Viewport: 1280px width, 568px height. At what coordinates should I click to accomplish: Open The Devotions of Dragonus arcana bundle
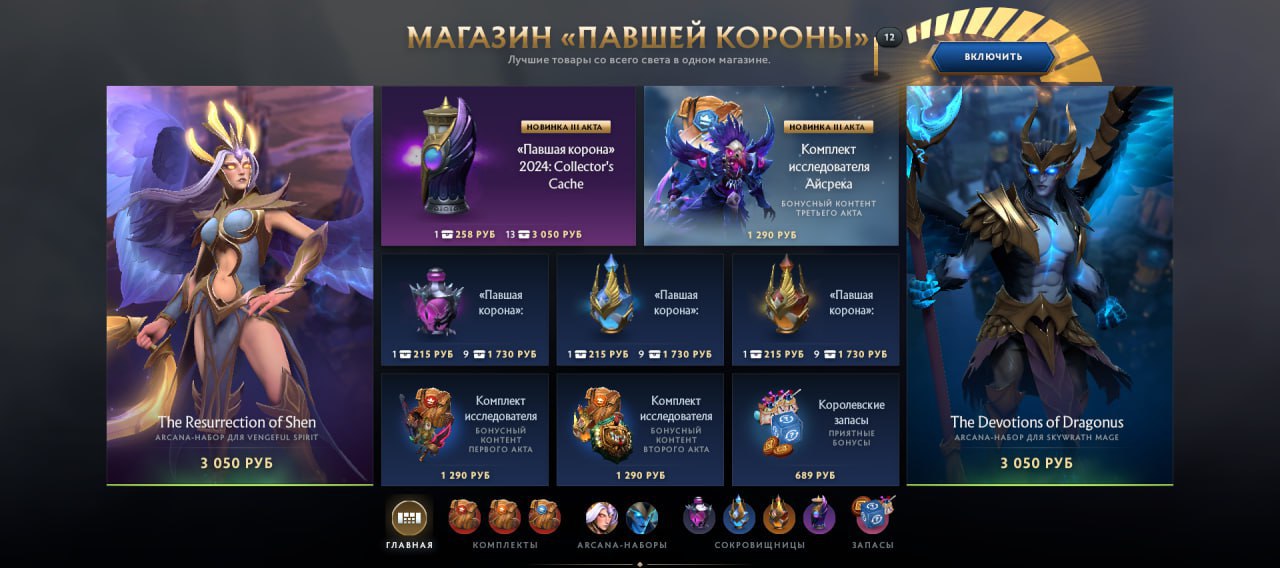[x=1039, y=285]
